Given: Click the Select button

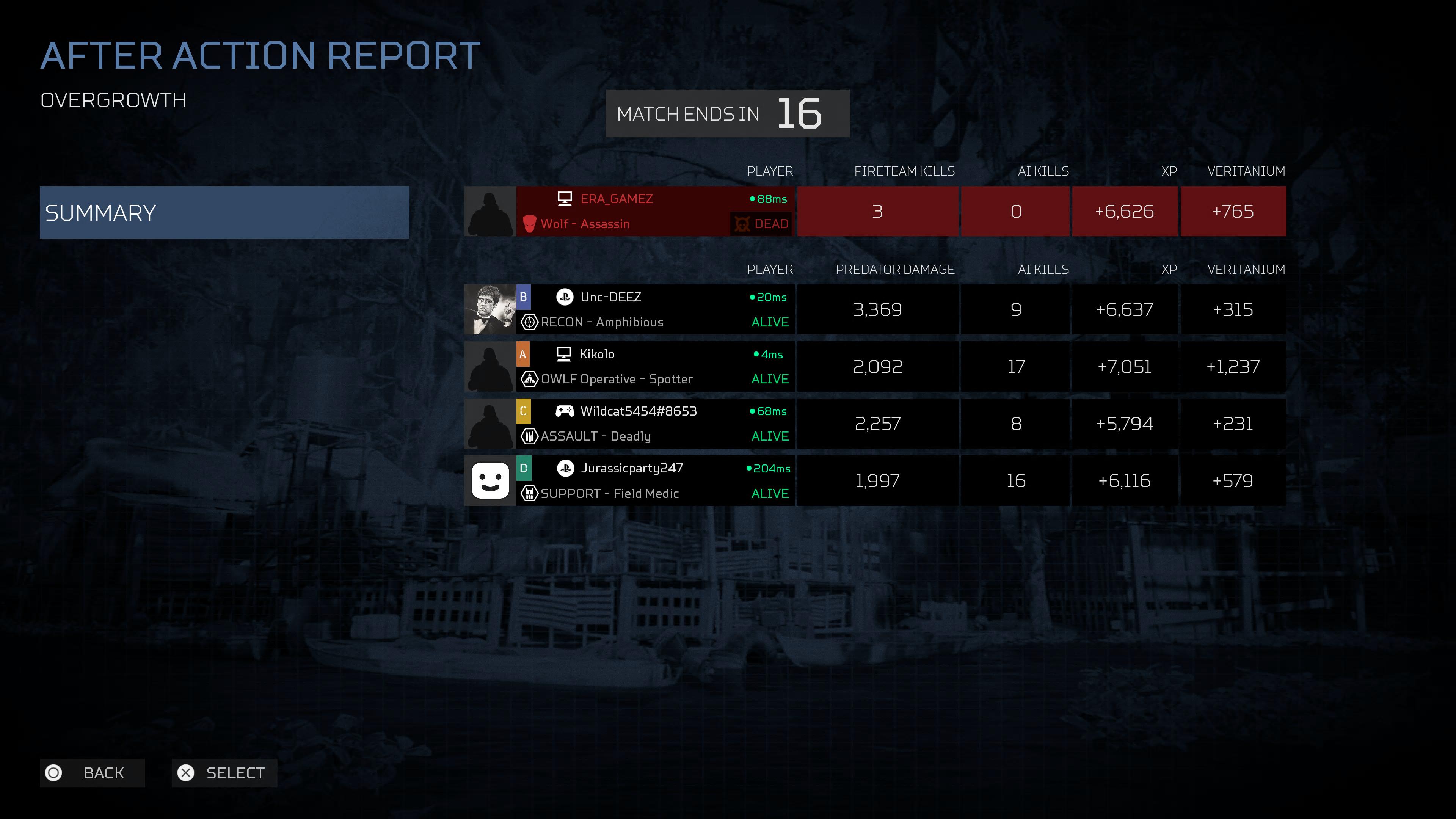Looking at the screenshot, I should (x=224, y=773).
